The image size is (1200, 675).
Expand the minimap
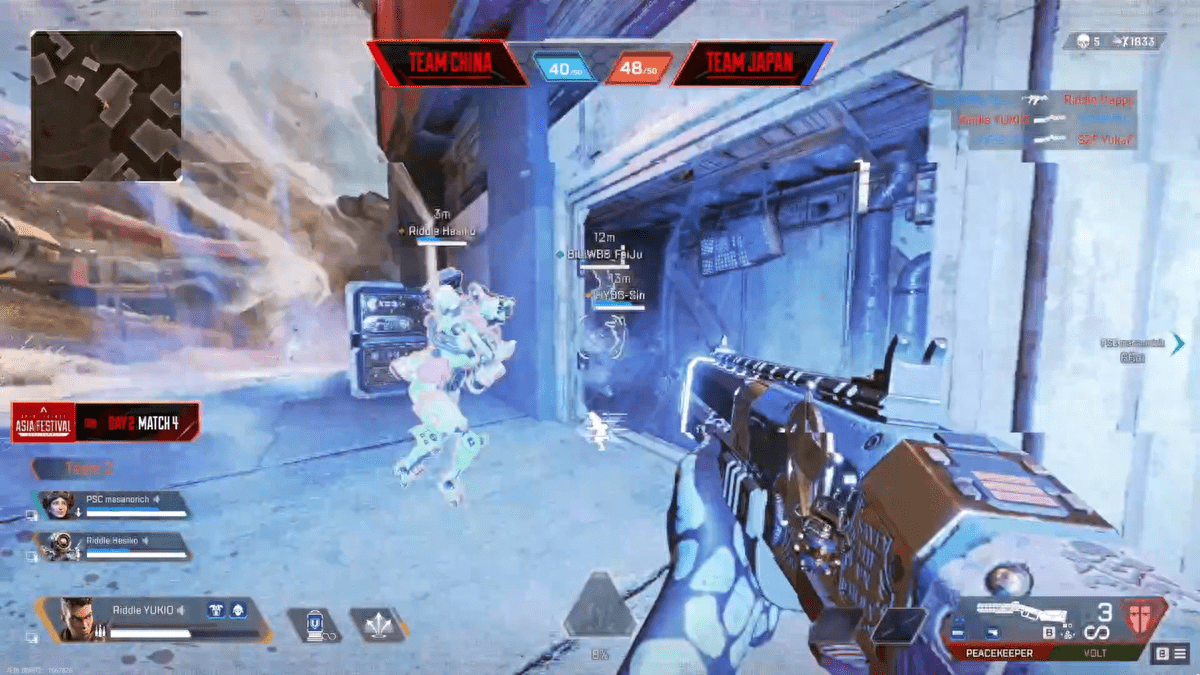click(x=106, y=105)
